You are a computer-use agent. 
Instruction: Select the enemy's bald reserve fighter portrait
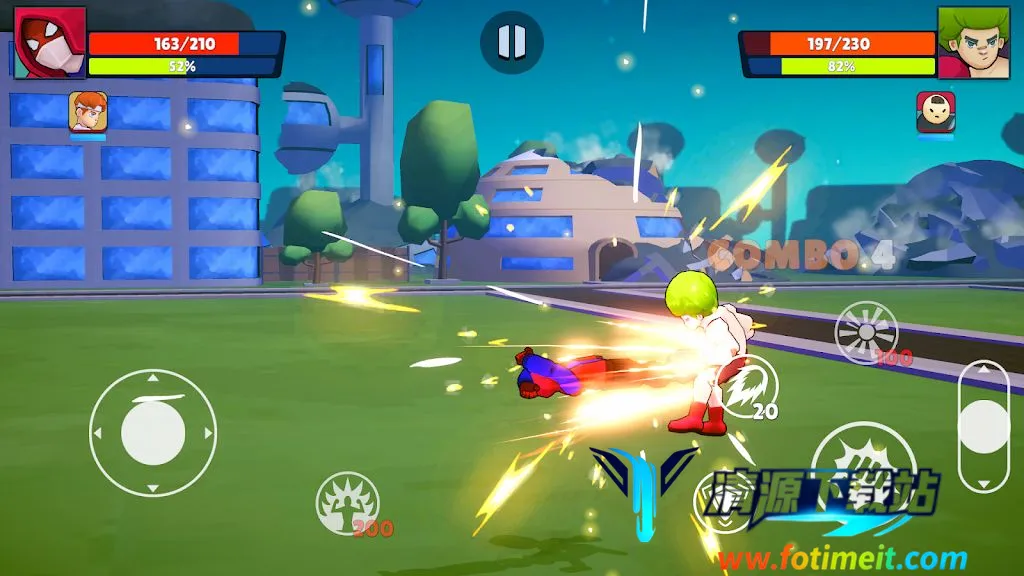(x=935, y=112)
